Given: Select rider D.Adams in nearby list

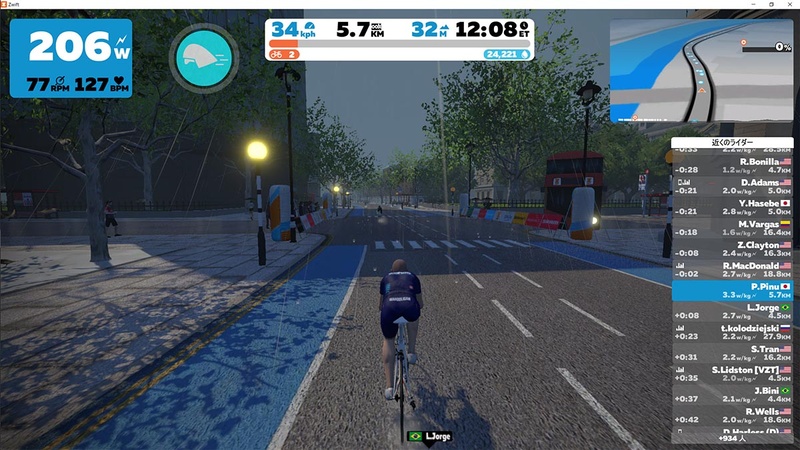Looking at the screenshot, I should (x=735, y=186).
